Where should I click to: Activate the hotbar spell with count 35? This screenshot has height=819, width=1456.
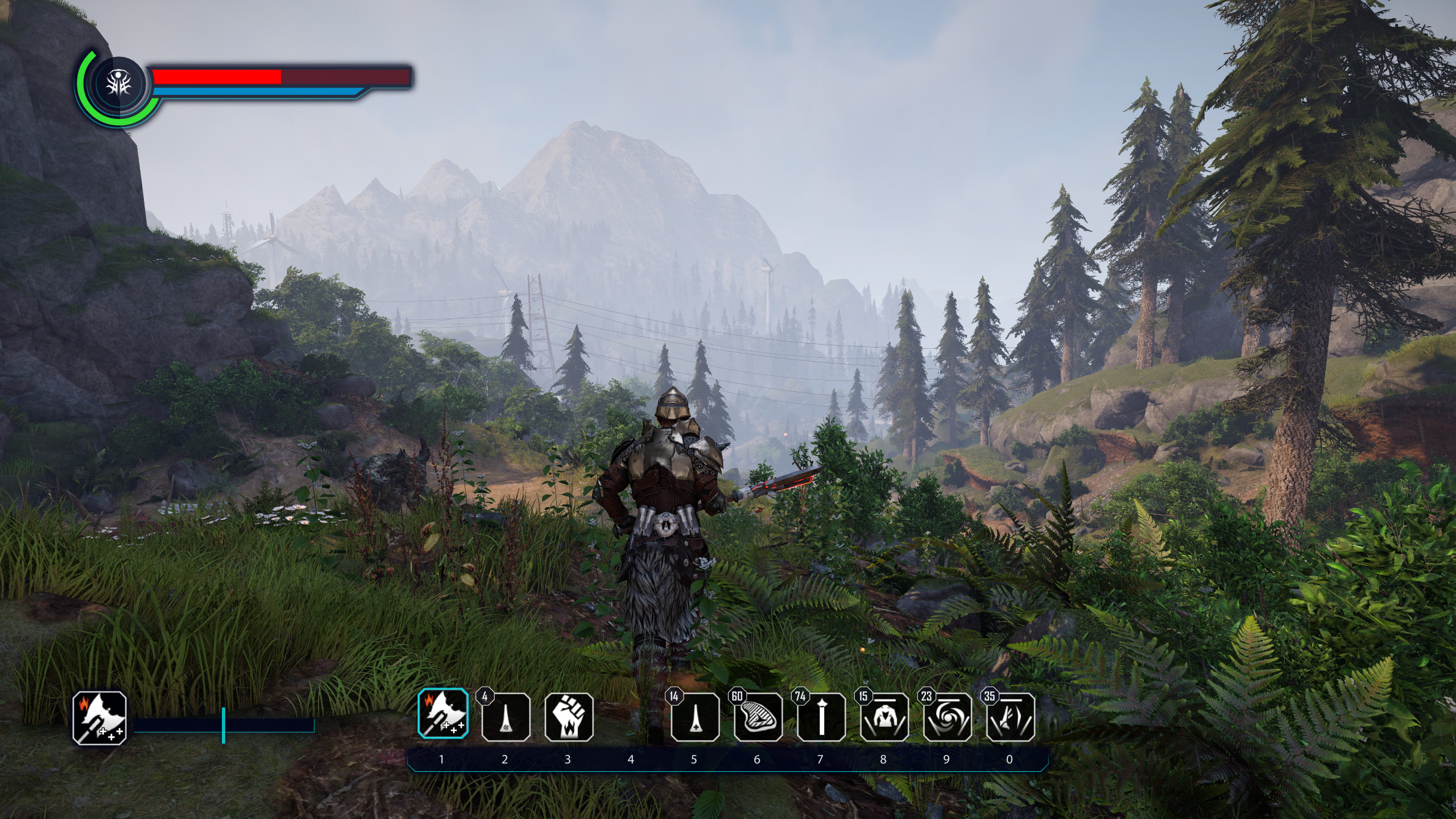pos(1010,717)
